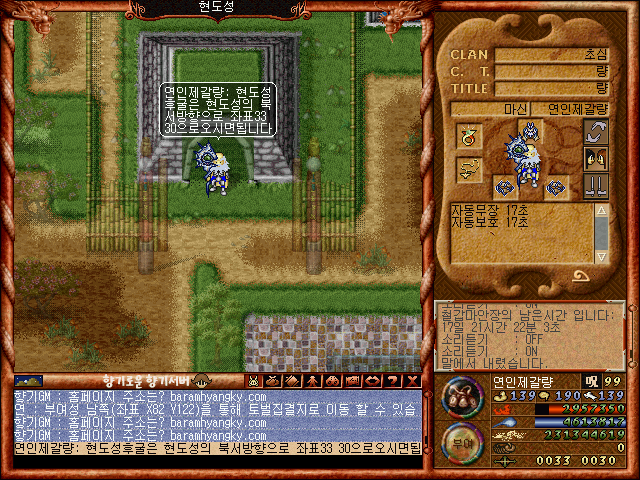Click the legs icon button
Screen dimensions: 640x480
(x=597, y=185)
